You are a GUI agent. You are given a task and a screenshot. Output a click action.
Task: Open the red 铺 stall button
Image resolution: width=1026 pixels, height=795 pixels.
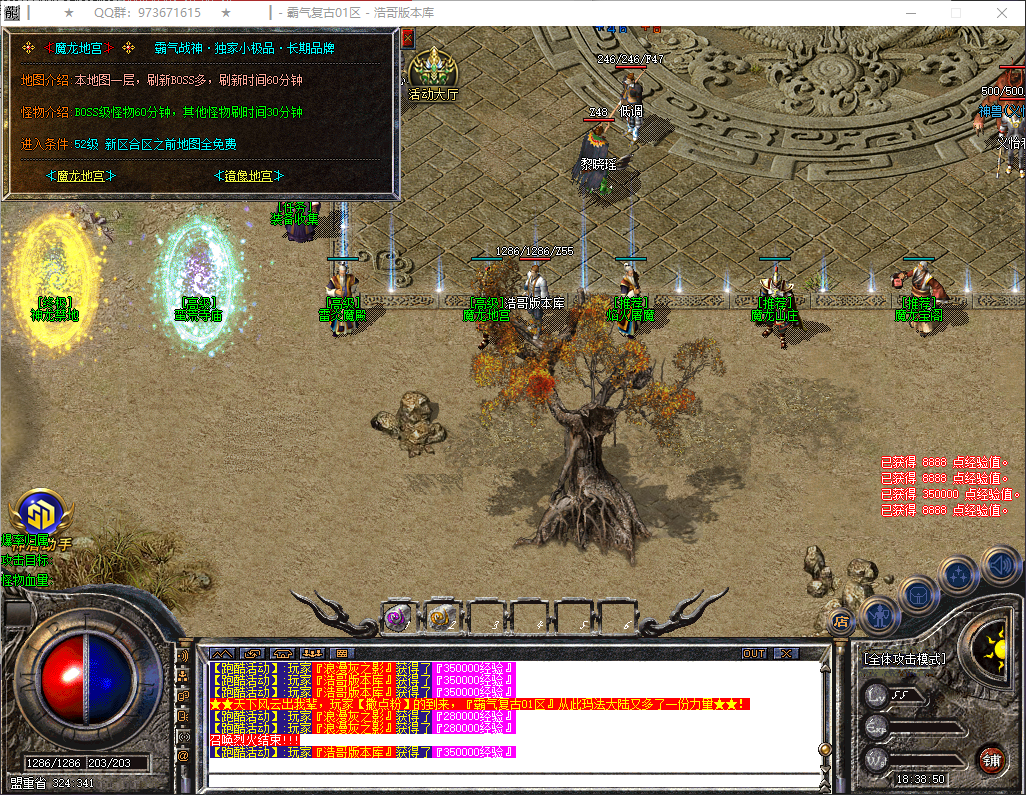[x=991, y=759]
